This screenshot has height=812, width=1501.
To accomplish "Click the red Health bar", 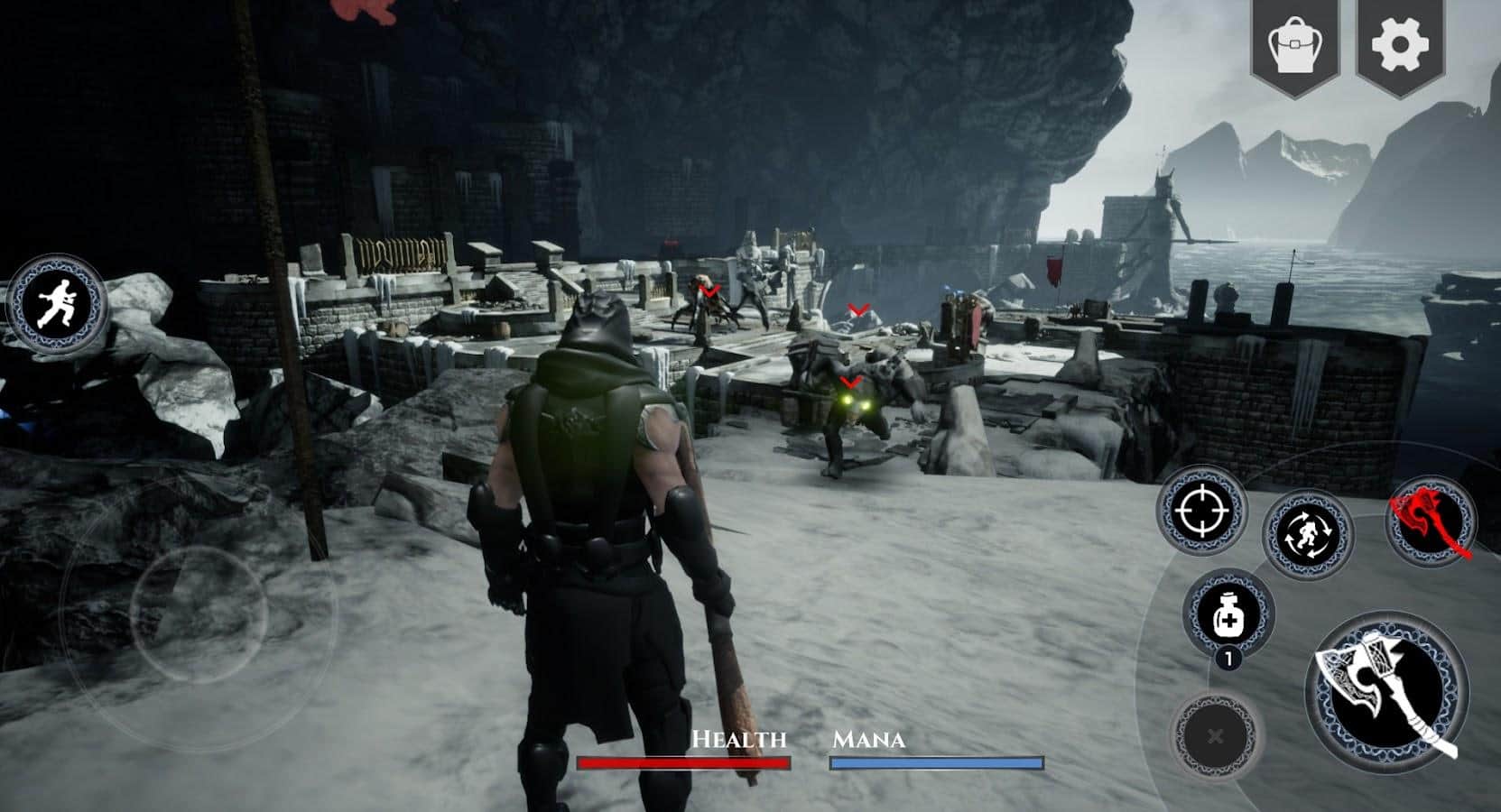I will [686, 762].
